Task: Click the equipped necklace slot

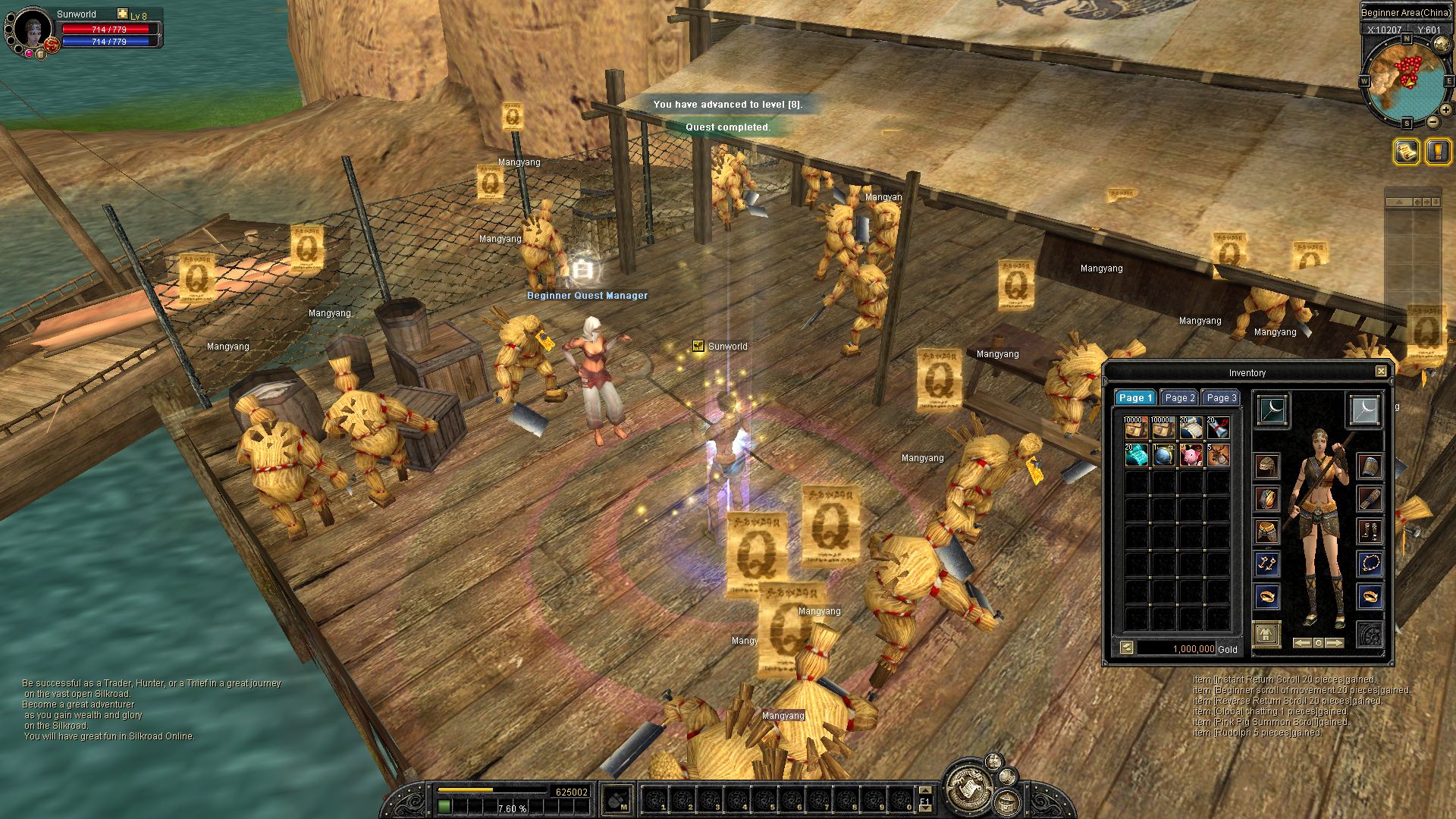Action: pos(1370,563)
